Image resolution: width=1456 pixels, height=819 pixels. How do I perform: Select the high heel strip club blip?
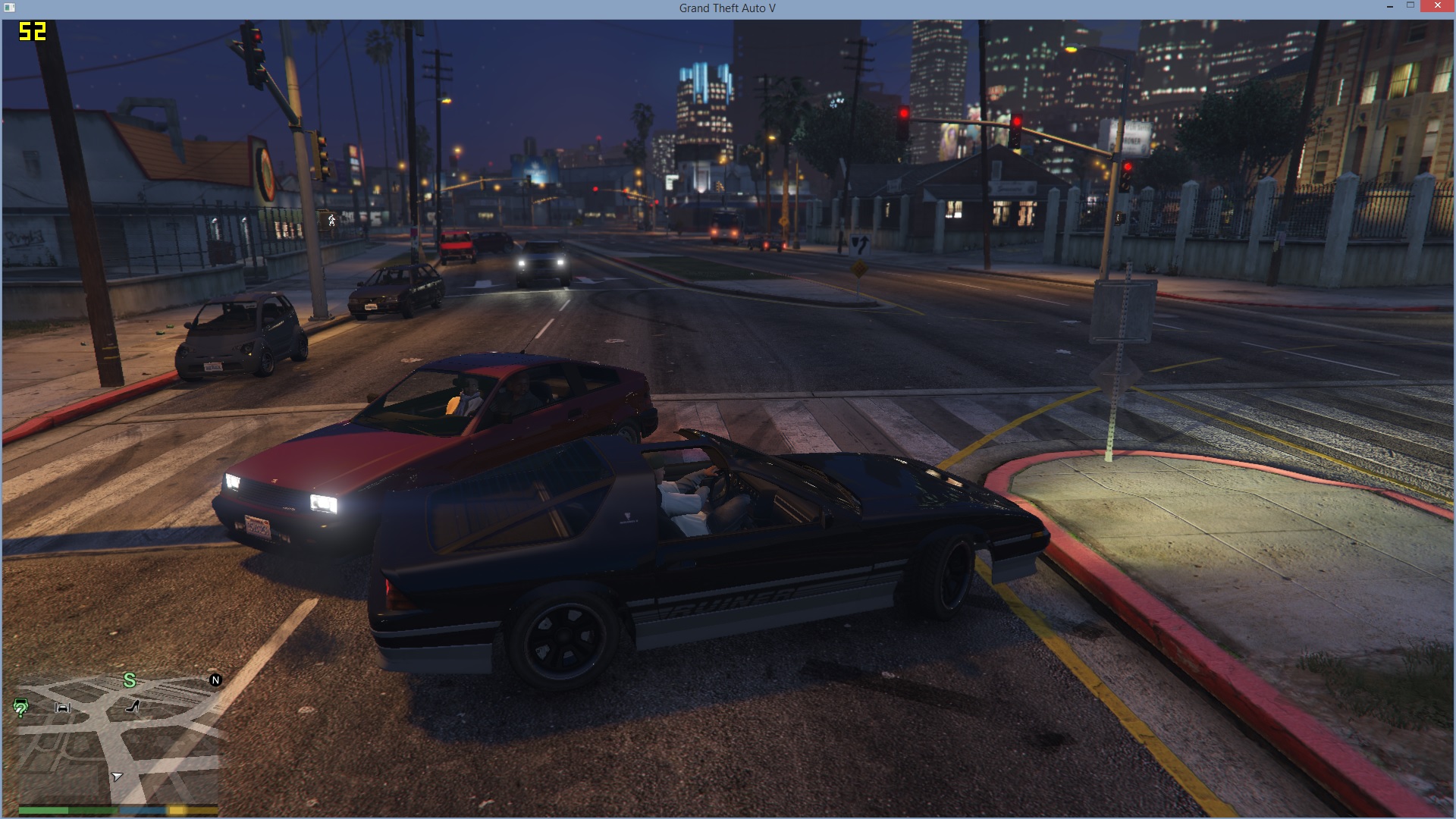pos(133,707)
